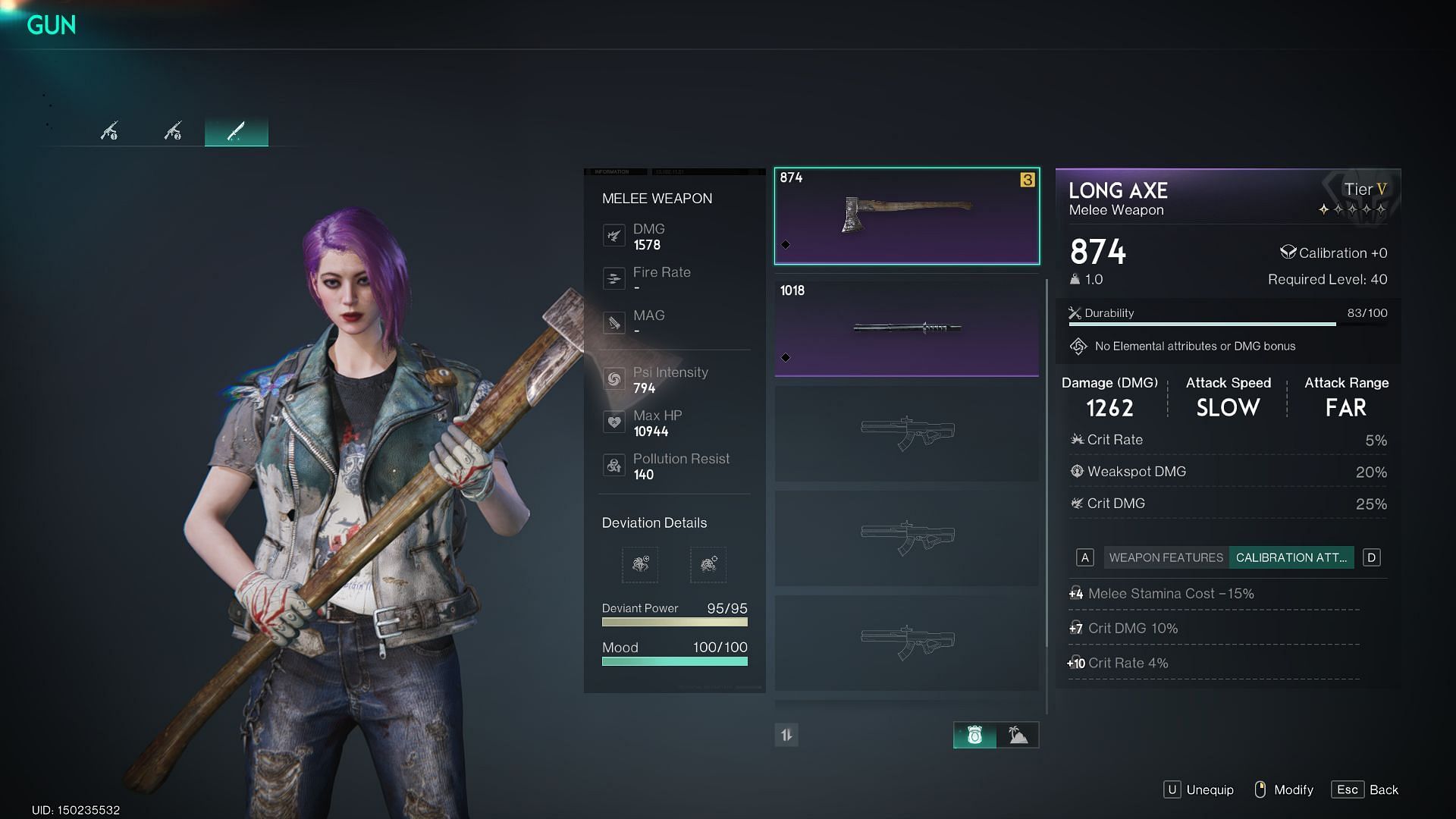Select the Long Axe 874 weapon slot
The height and width of the screenshot is (819, 1456).
pyautogui.click(x=906, y=217)
